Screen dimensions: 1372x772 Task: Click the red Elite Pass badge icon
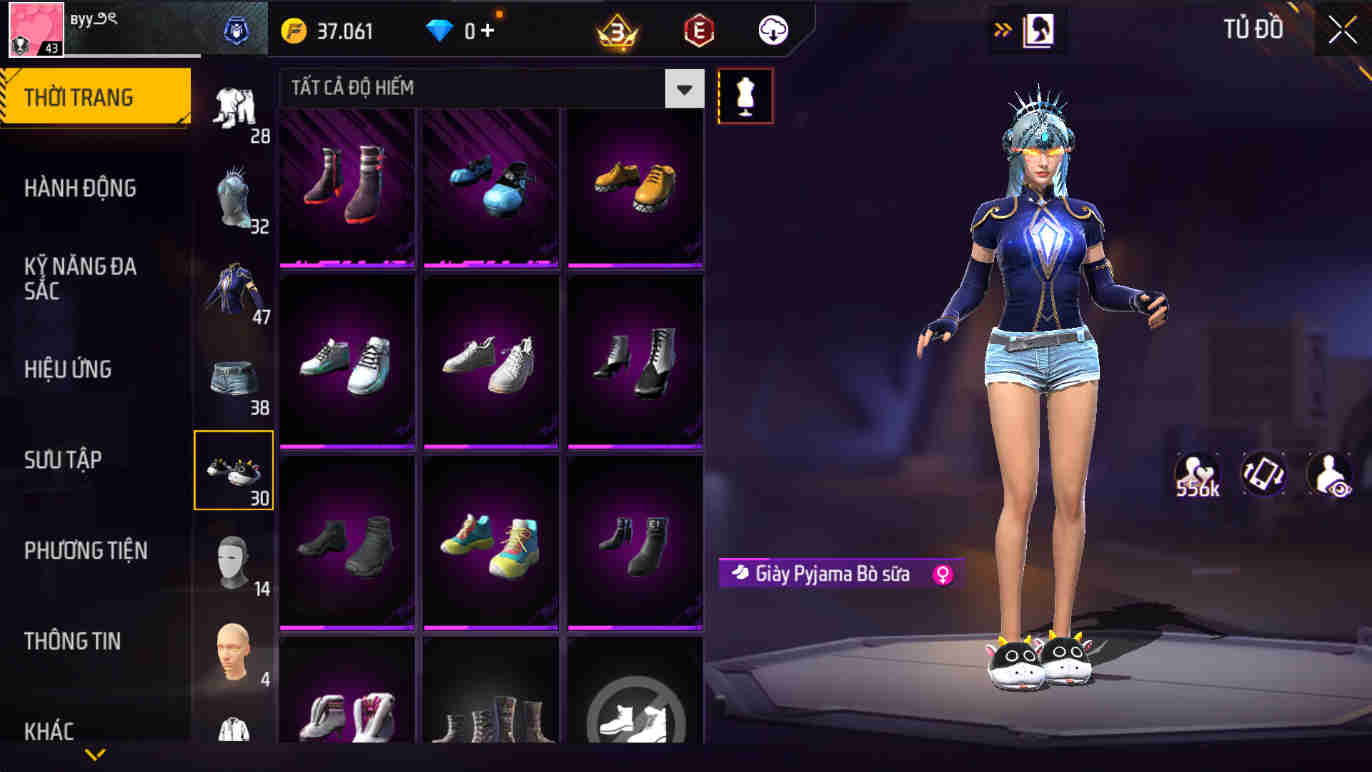698,30
